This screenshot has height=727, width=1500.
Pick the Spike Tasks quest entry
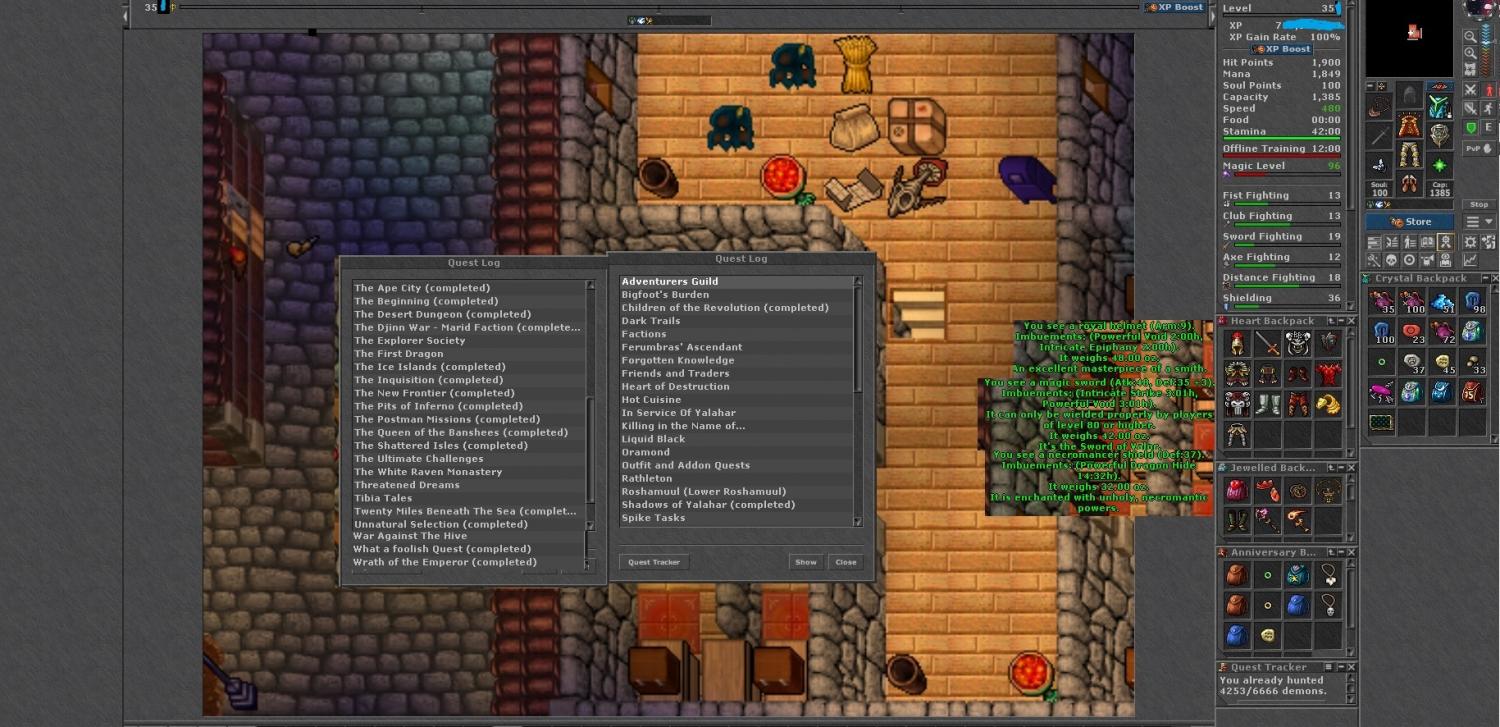(653, 518)
